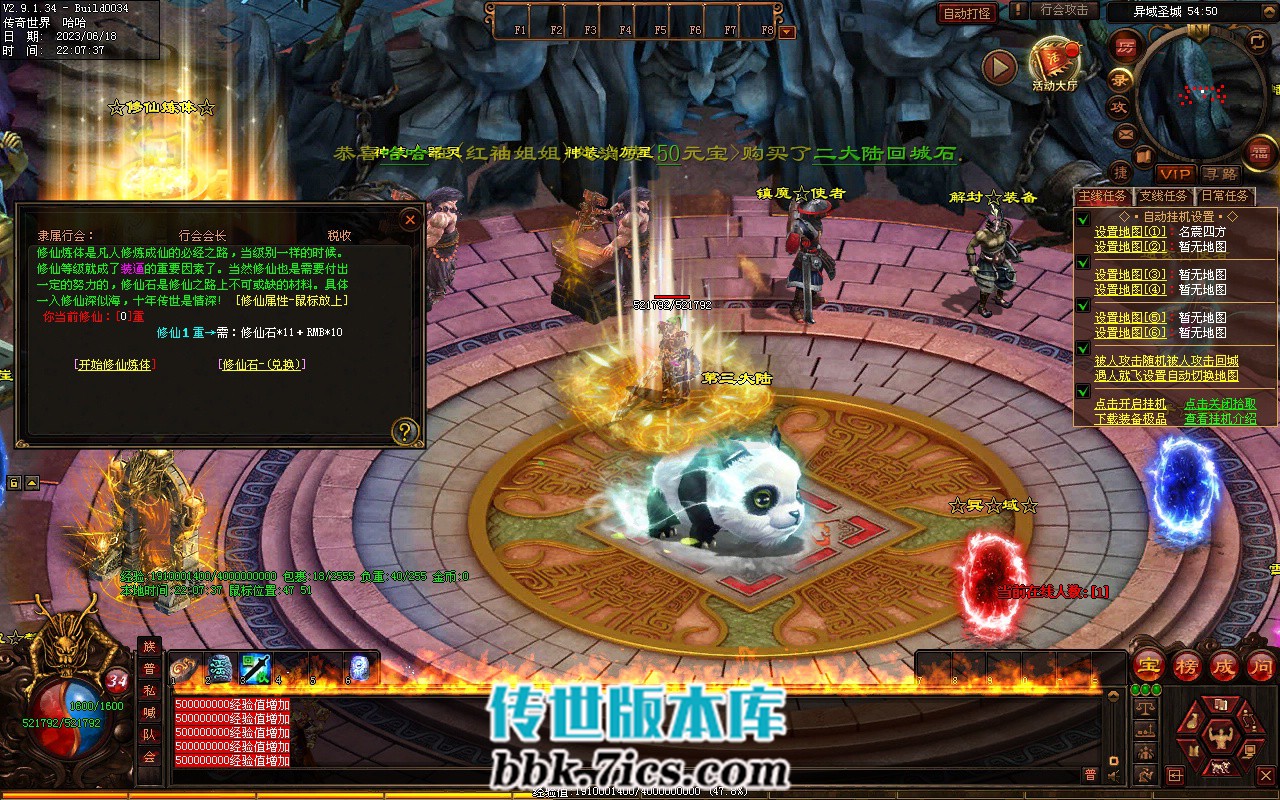This screenshot has height=800, width=1280.
Task: Click the question mark help button
Action: (x=405, y=431)
